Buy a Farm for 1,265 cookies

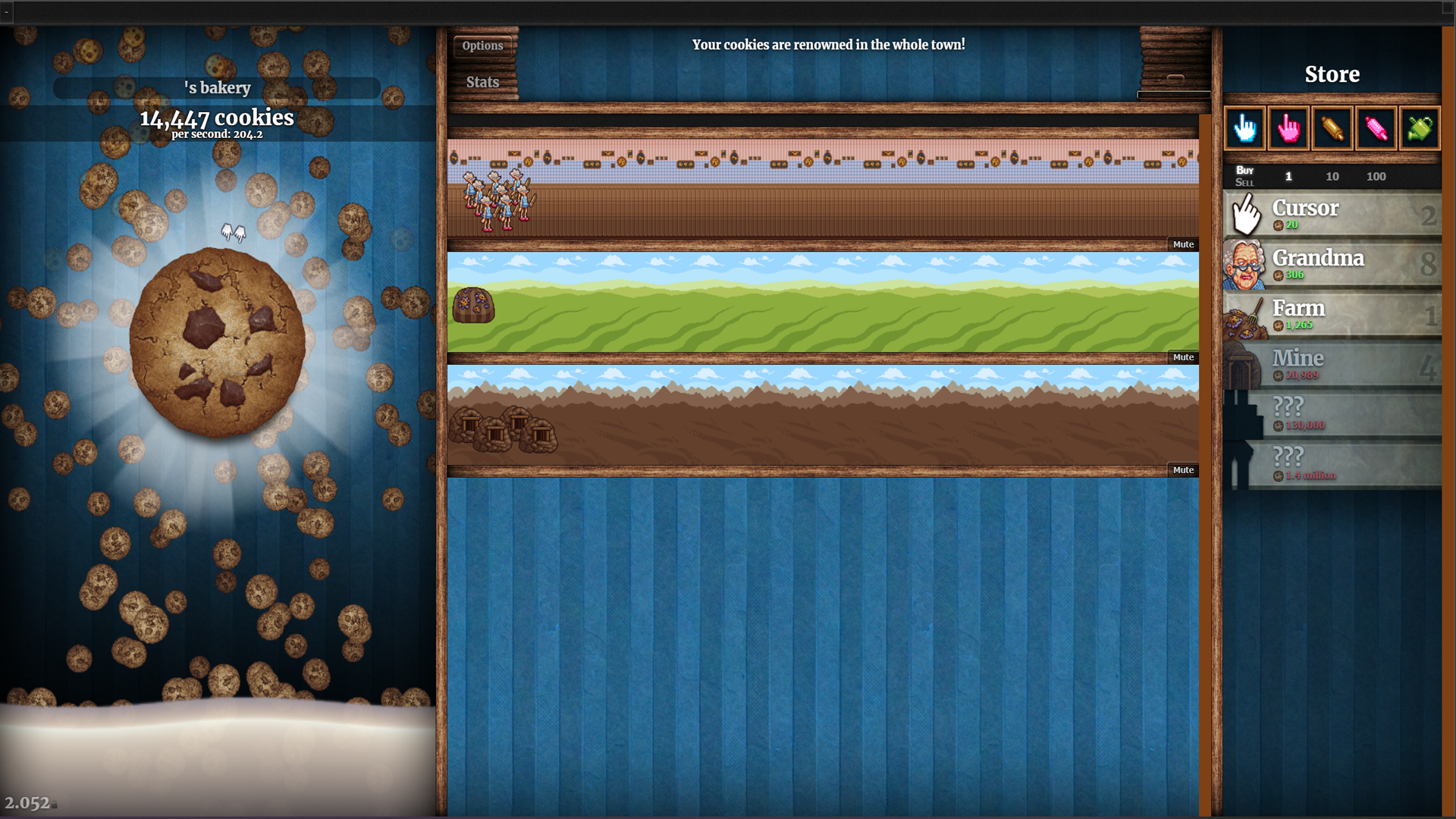pos(1335,314)
